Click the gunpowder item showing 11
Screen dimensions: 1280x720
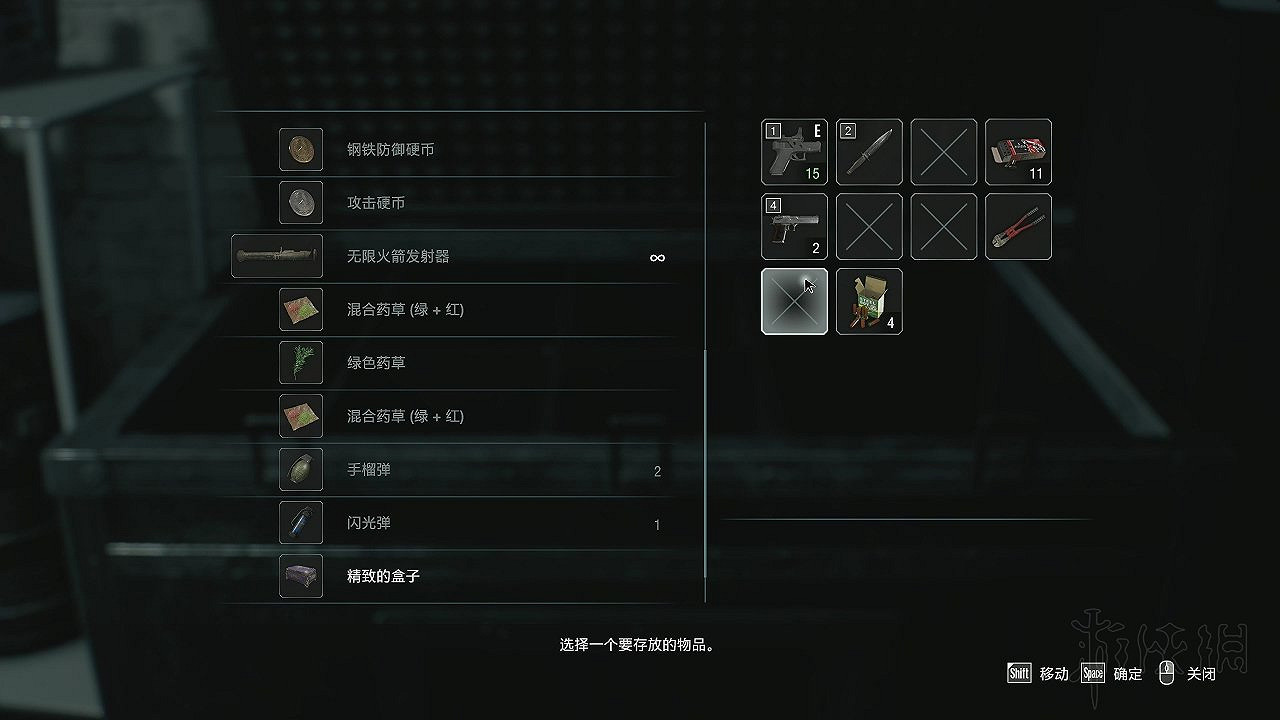click(x=1018, y=152)
